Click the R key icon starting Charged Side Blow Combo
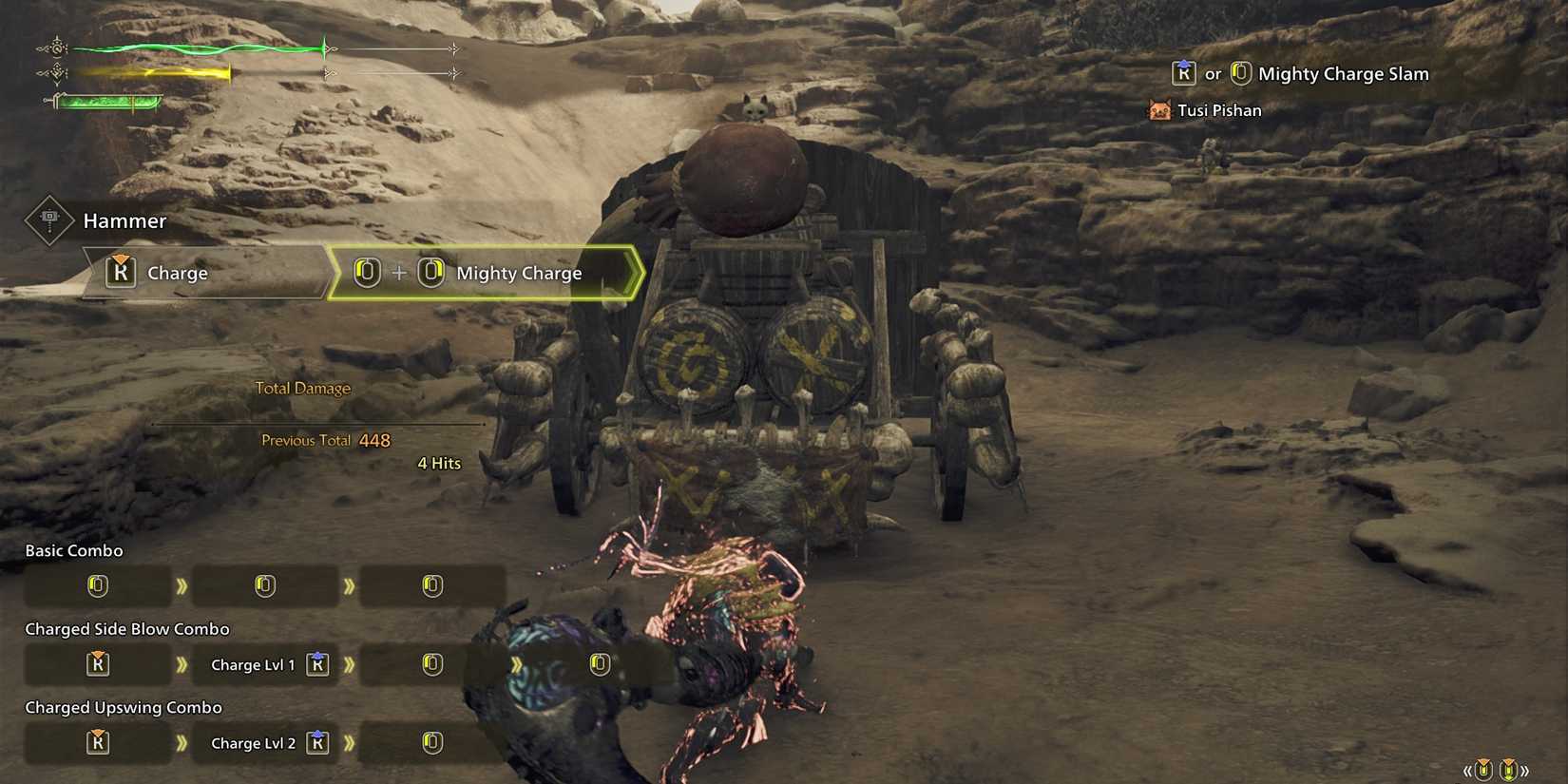1568x784 pixels. 98,664
